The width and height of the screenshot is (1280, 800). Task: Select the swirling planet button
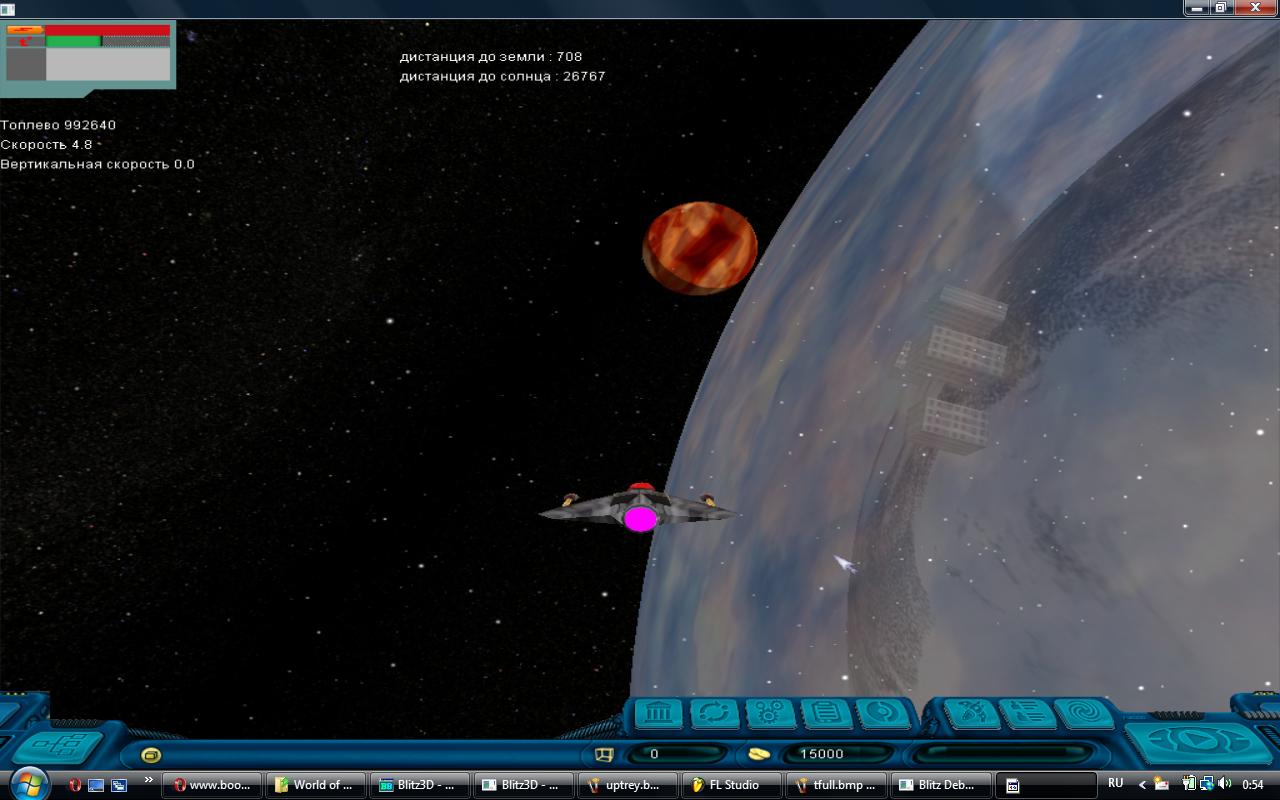click(x=883, y=714)
